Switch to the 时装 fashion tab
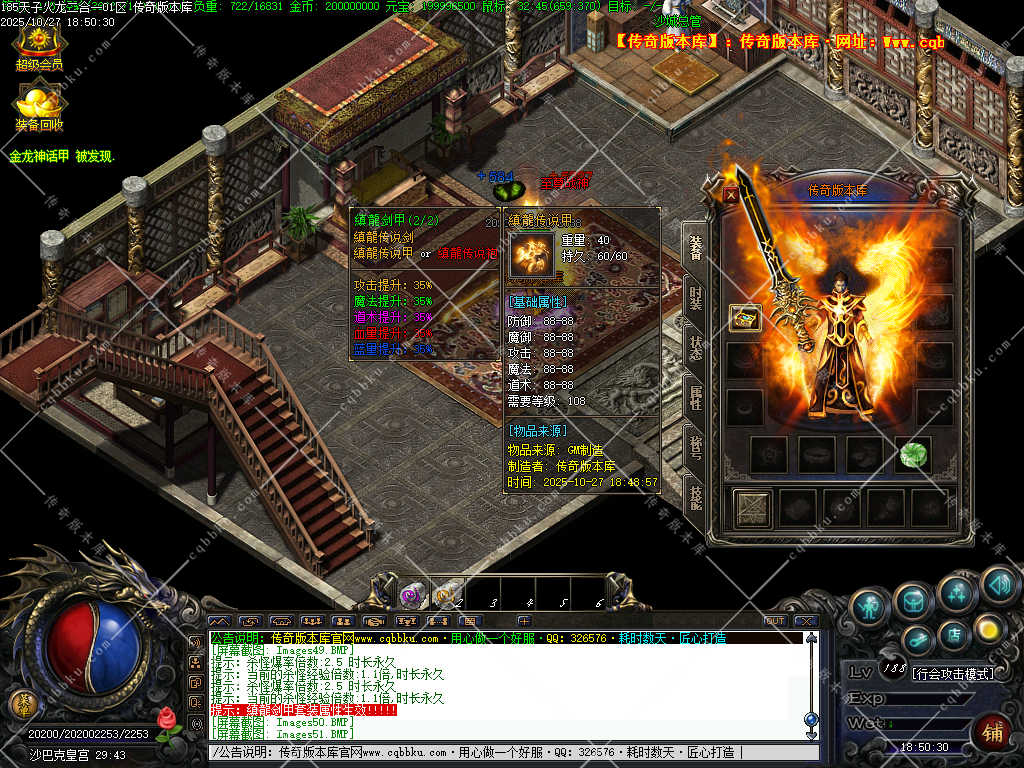1024x768 pixels. click(x=694, y=298)
